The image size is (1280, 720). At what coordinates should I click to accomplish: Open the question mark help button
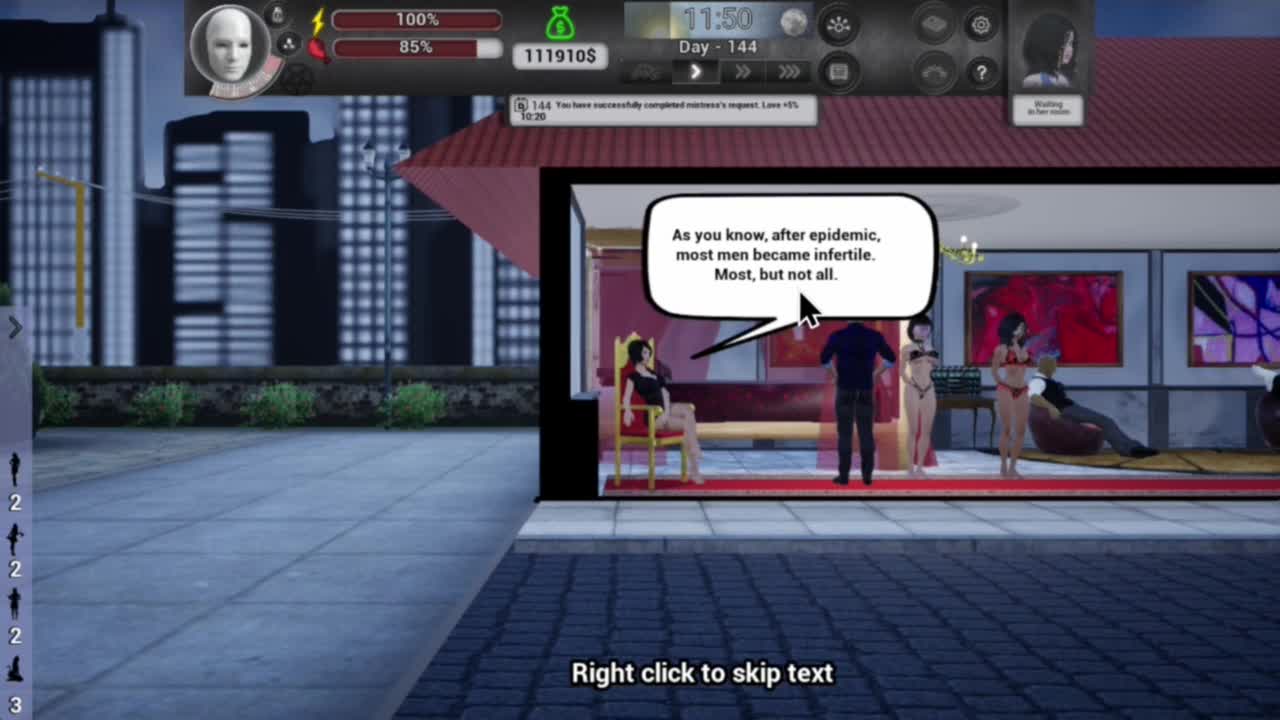(x=981, y=72)
